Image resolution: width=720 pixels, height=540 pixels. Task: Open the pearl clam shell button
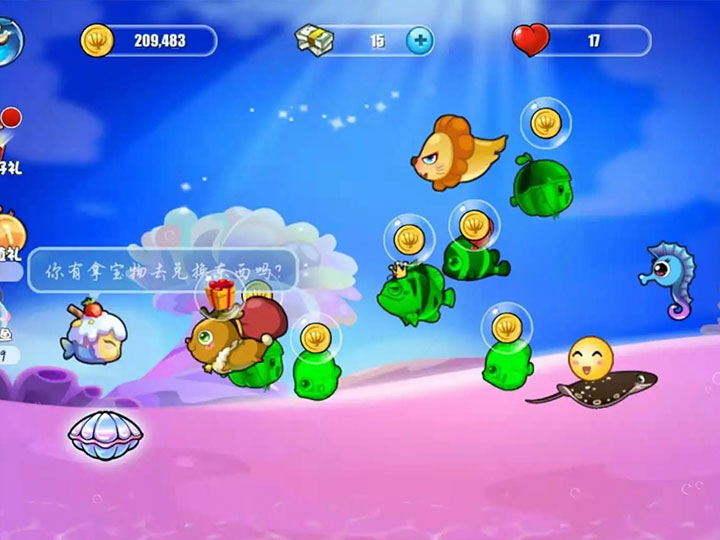pos(105,435)
